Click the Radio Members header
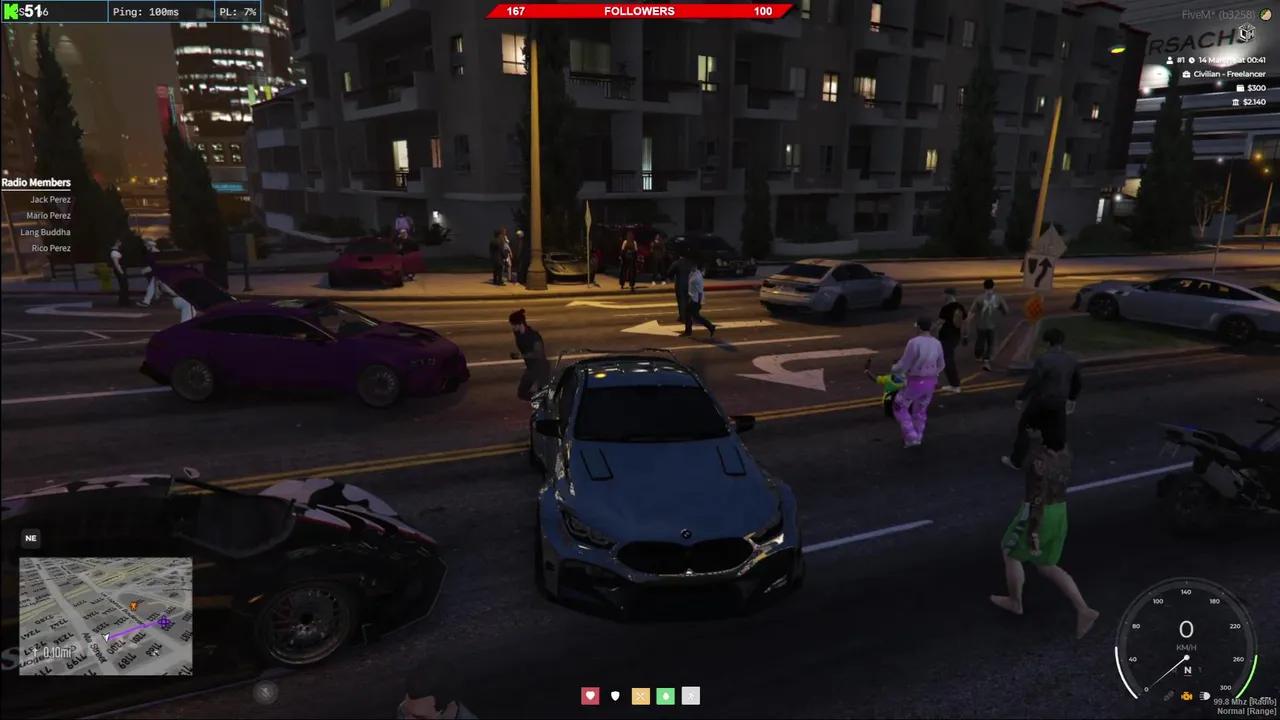Image resolution: width=1280 pixels, height=720 pixels. coord(36,182)
